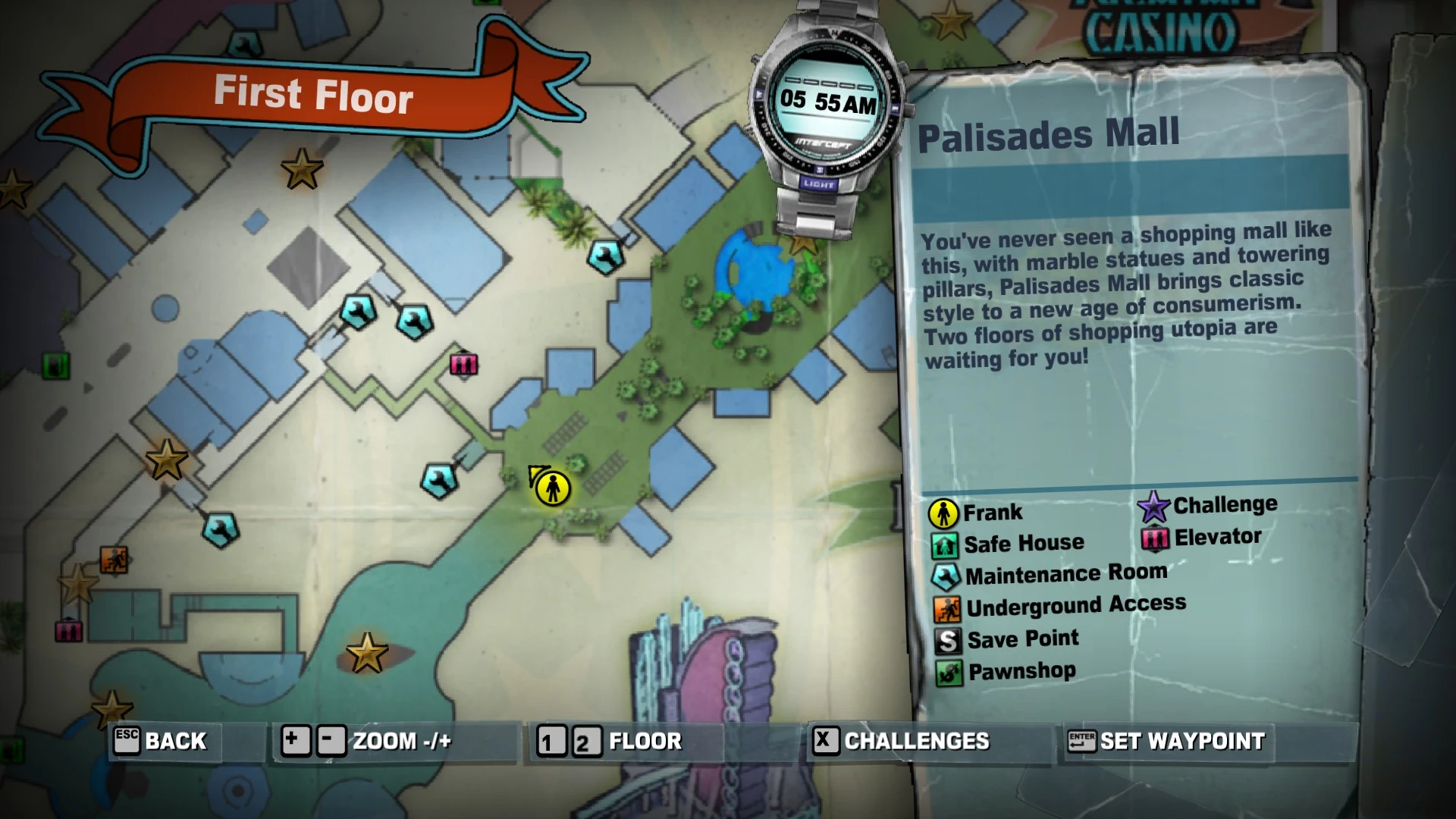Click the Frank entry in the legend
This screenshot has width=1456, height=819.
pyautogui.click(x=977, y=513)
